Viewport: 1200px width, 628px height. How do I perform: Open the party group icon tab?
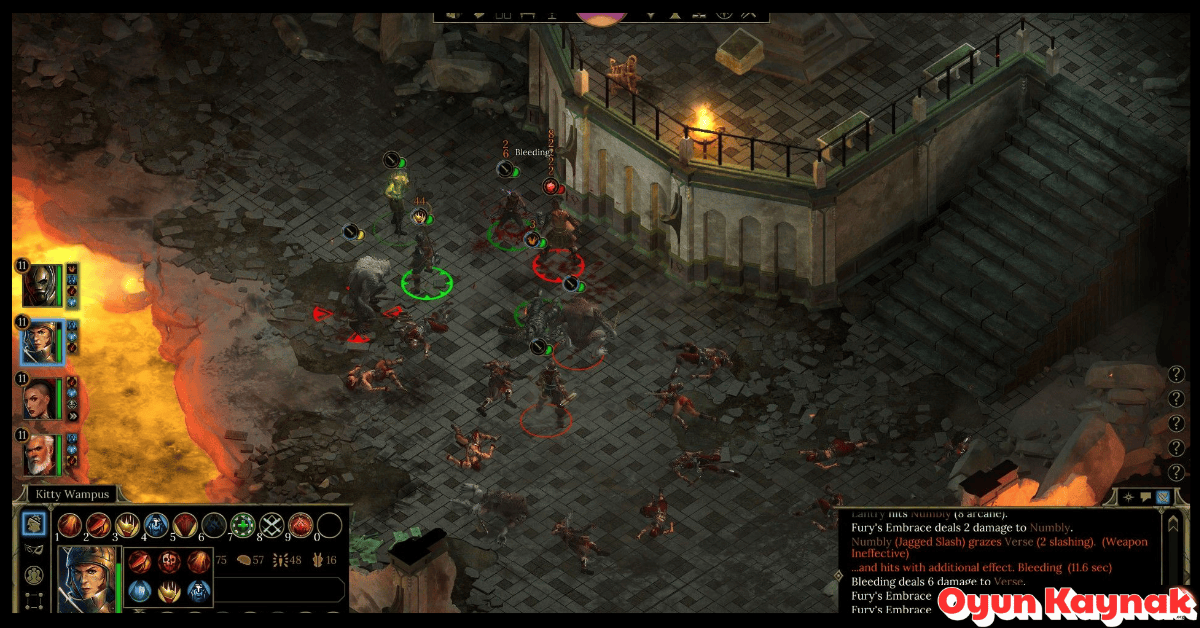(34, 575)
